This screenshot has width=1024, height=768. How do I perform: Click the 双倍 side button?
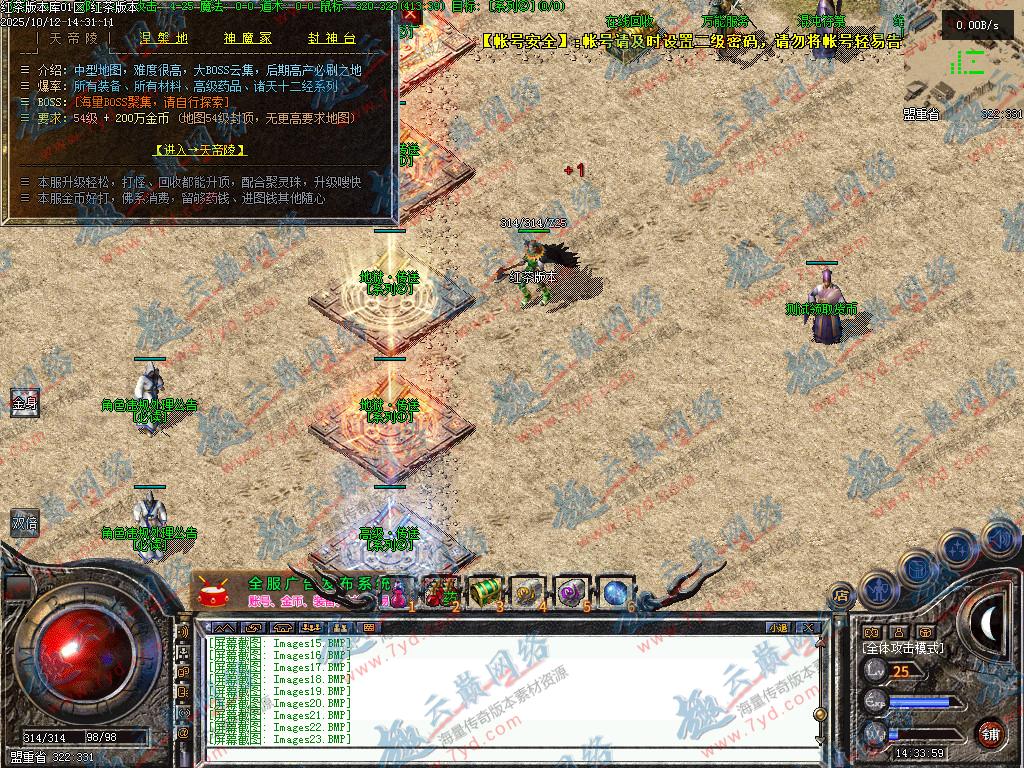pyautogui.click(x=24, y=521)
